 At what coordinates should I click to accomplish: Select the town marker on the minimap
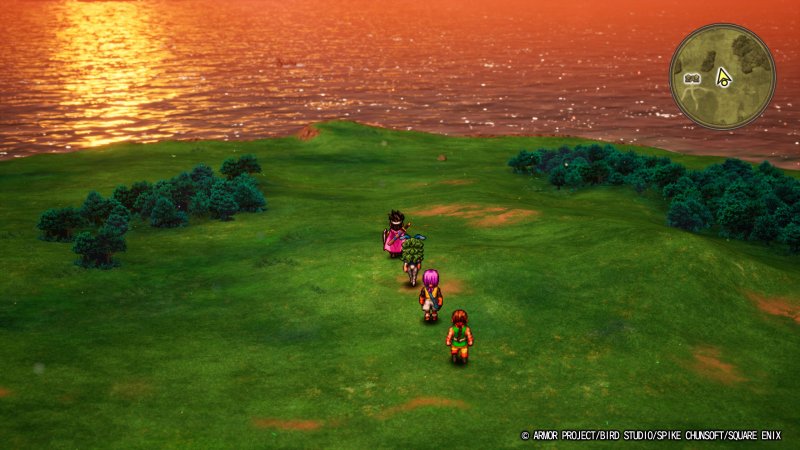(x=690, y=78)
